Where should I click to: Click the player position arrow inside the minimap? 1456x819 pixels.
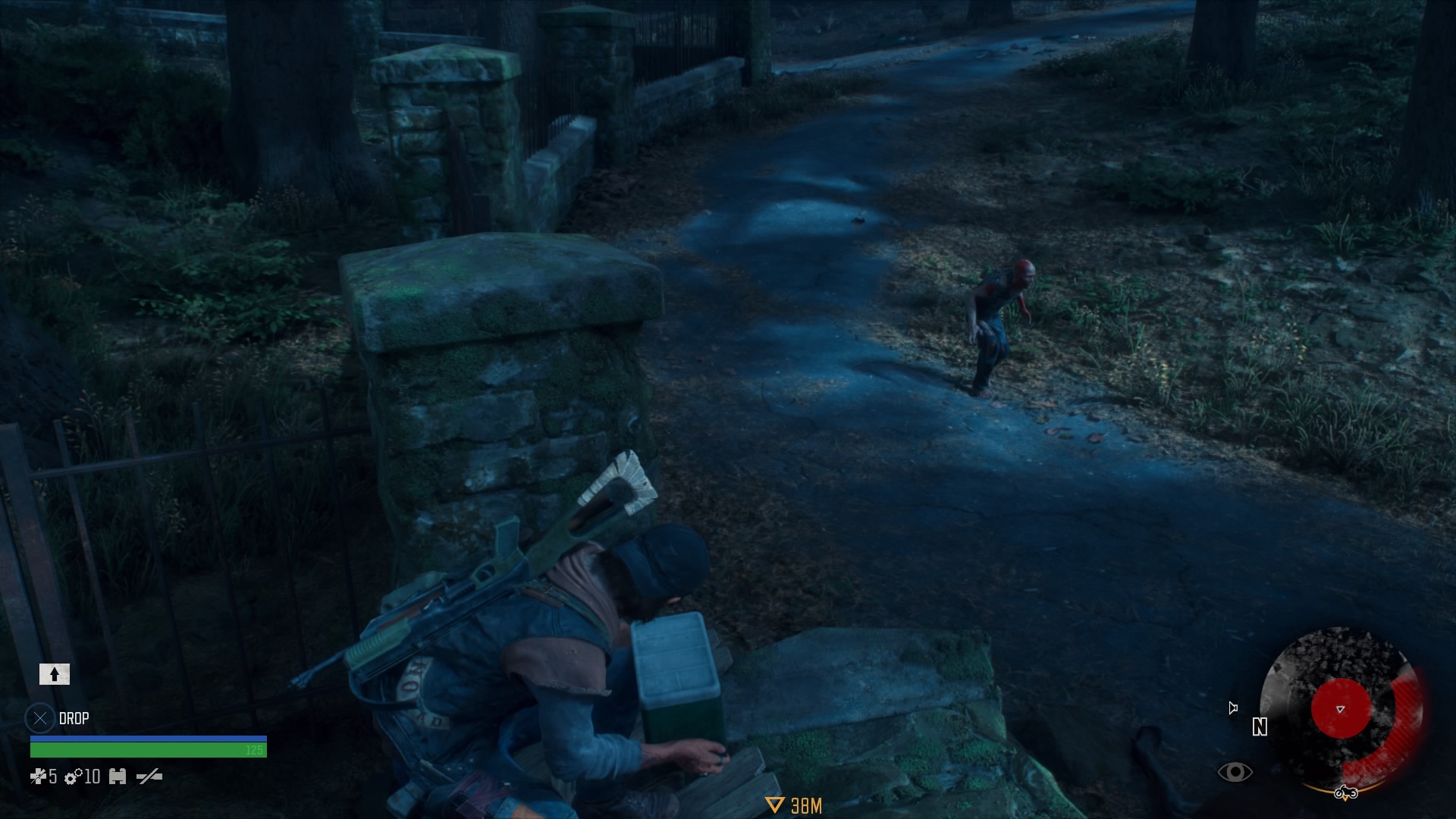[x=1340, y=709]
